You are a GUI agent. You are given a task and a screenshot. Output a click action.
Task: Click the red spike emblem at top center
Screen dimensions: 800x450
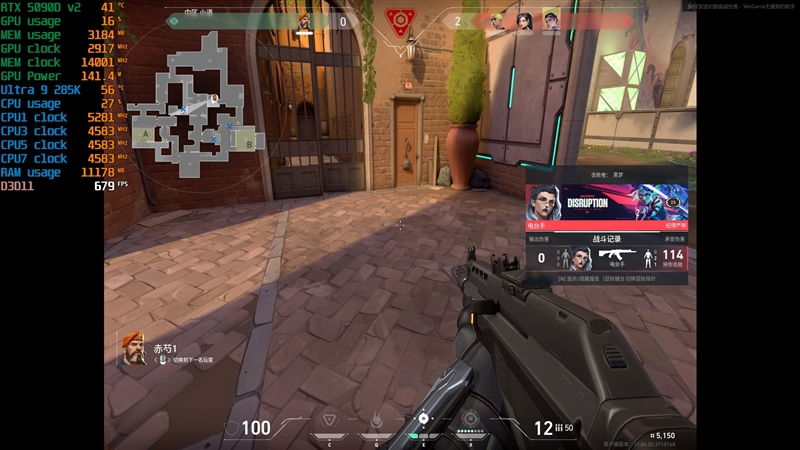(x=401, y=21)
